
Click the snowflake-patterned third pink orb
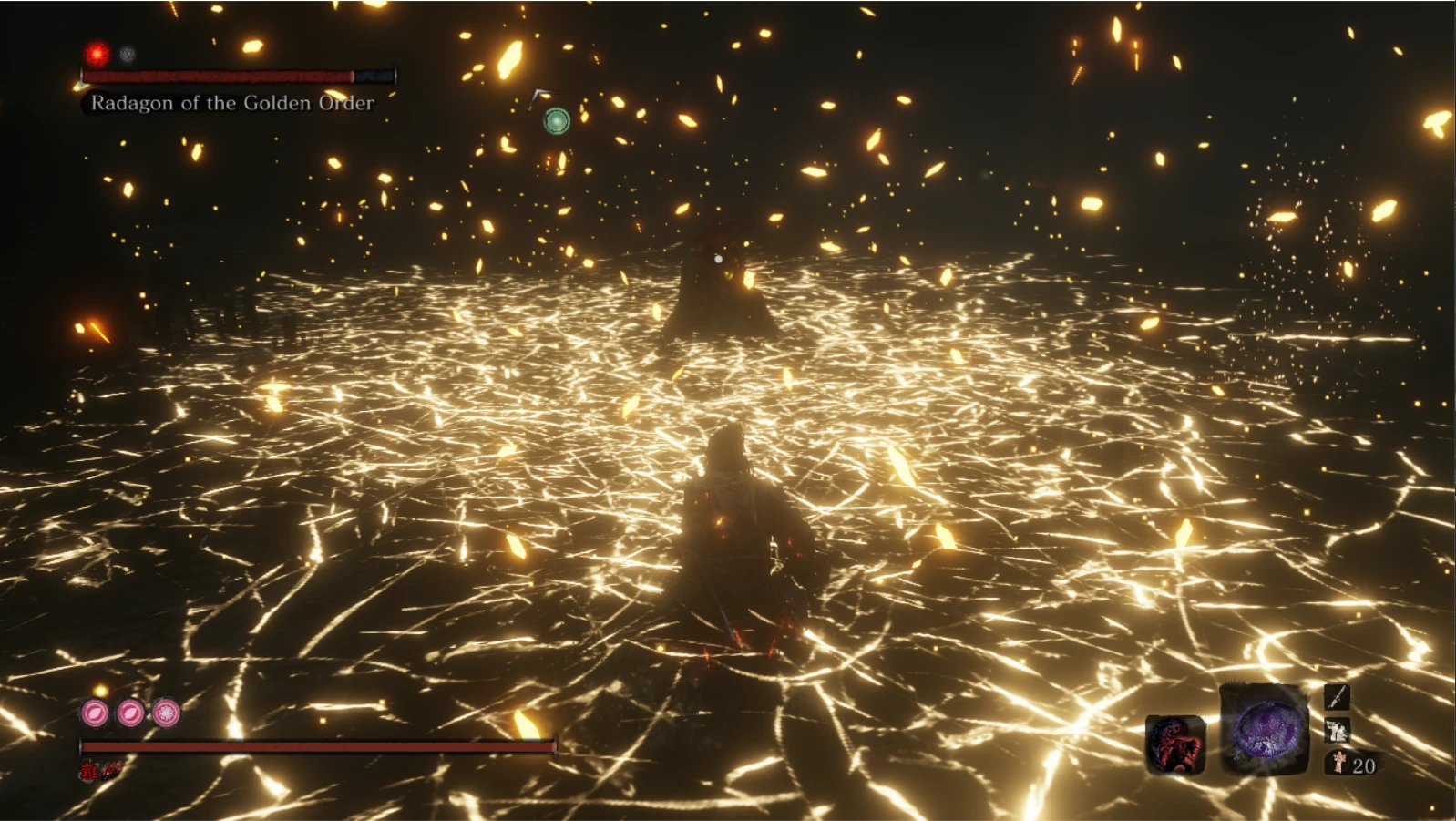[166, 713]
